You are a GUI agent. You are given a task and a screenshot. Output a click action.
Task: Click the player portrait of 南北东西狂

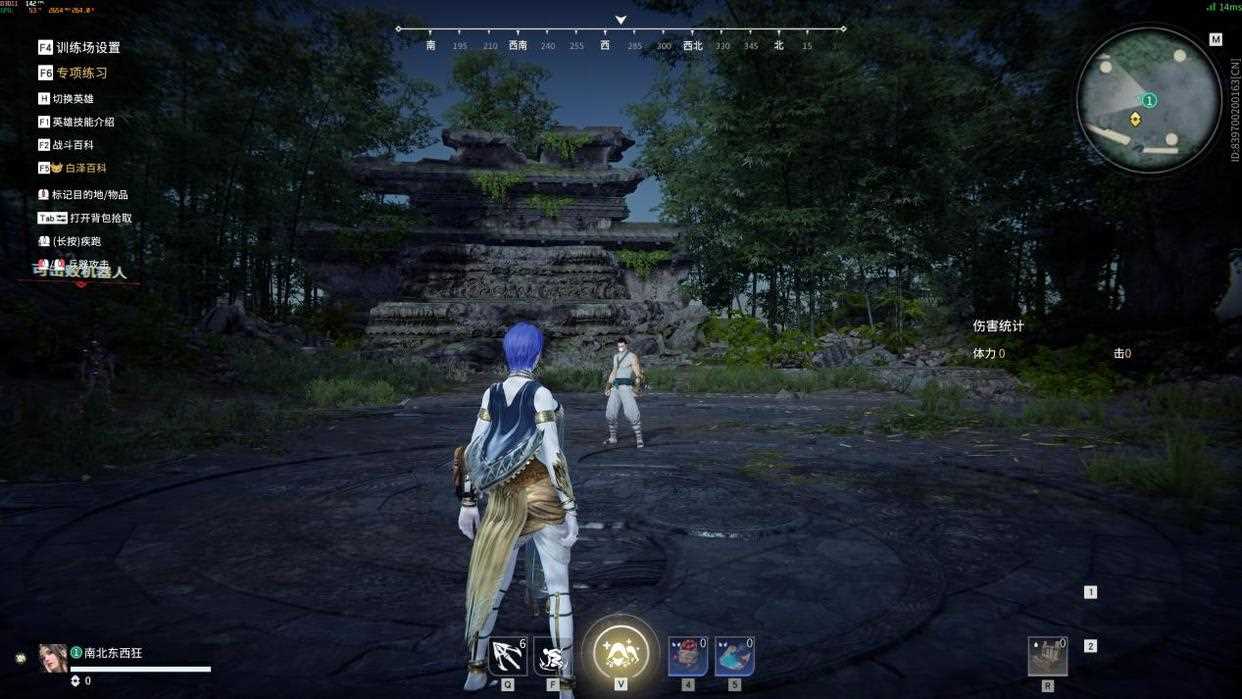coord(53,657)
